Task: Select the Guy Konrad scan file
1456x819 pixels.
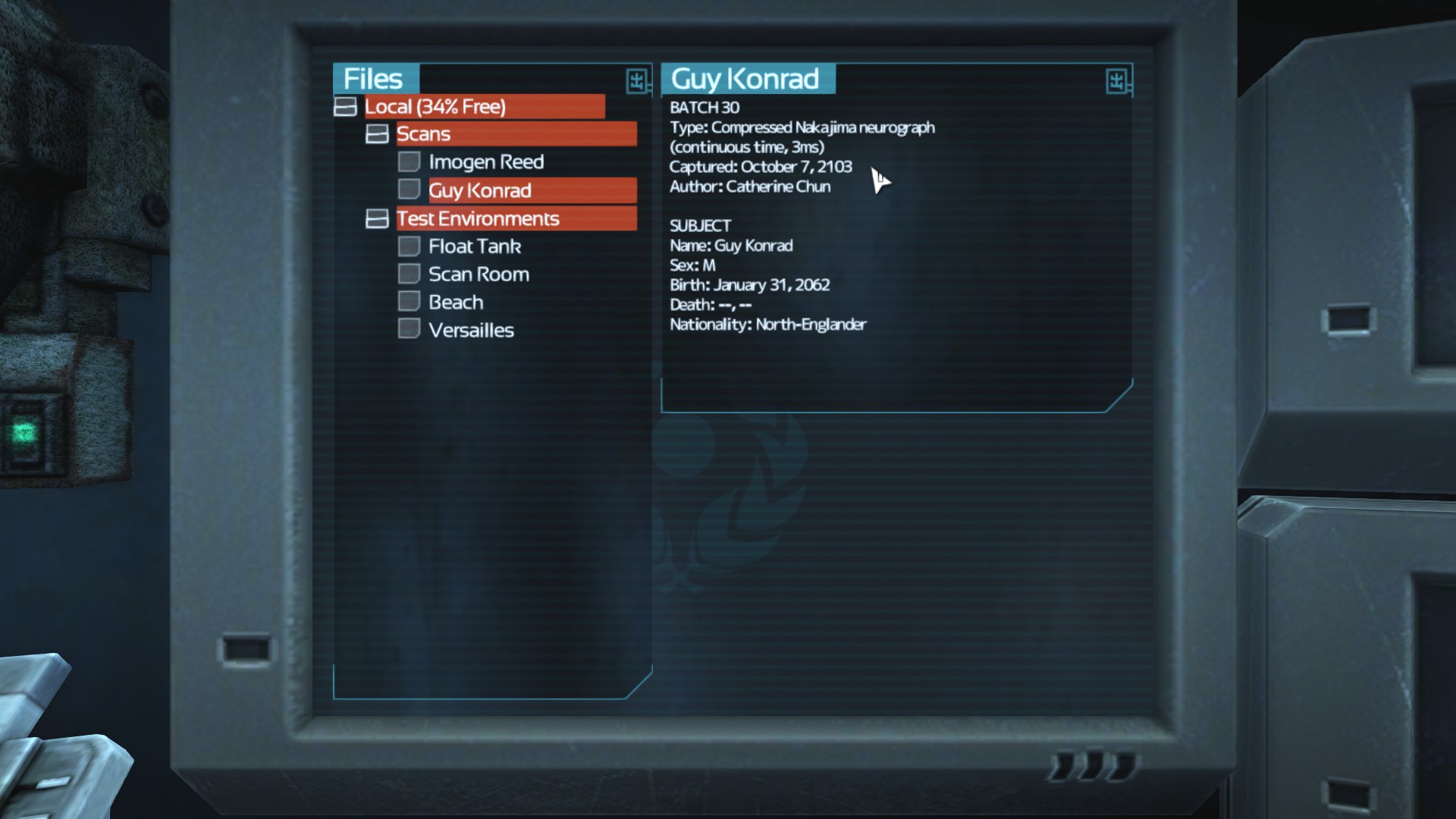Action: click(480, 190)
